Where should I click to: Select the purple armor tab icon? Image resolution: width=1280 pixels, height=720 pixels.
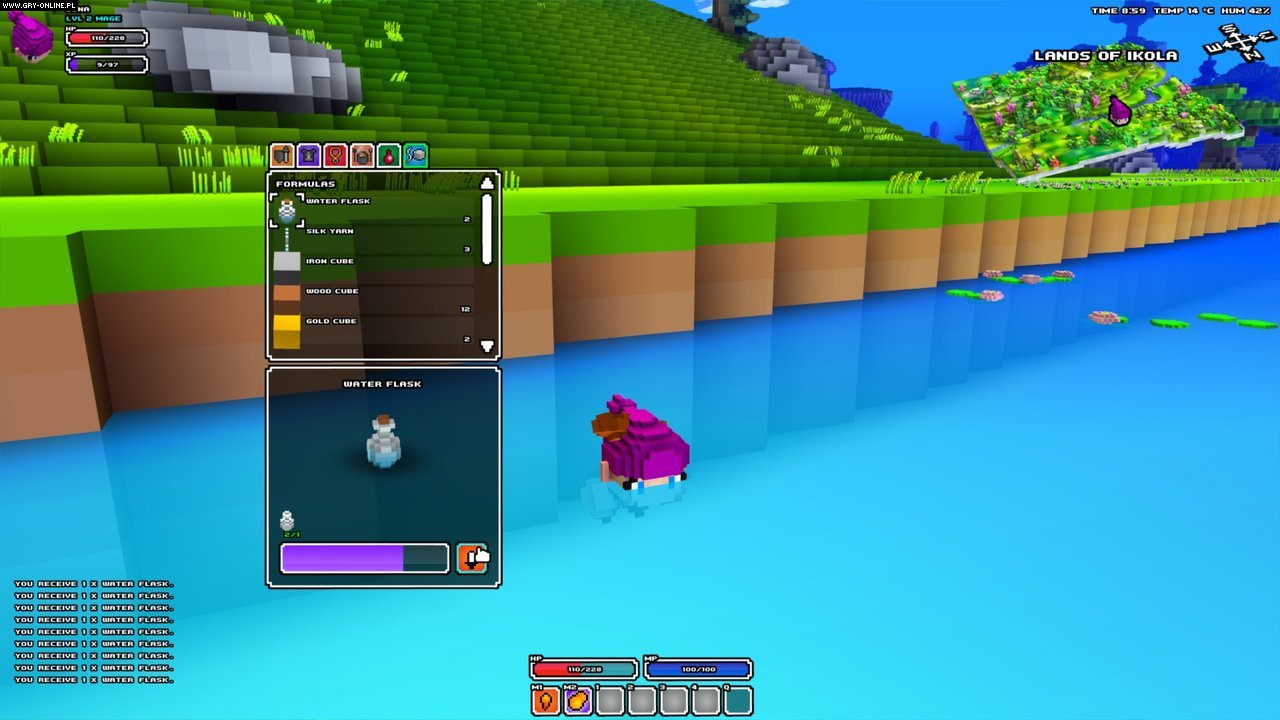tap(310, 155)
